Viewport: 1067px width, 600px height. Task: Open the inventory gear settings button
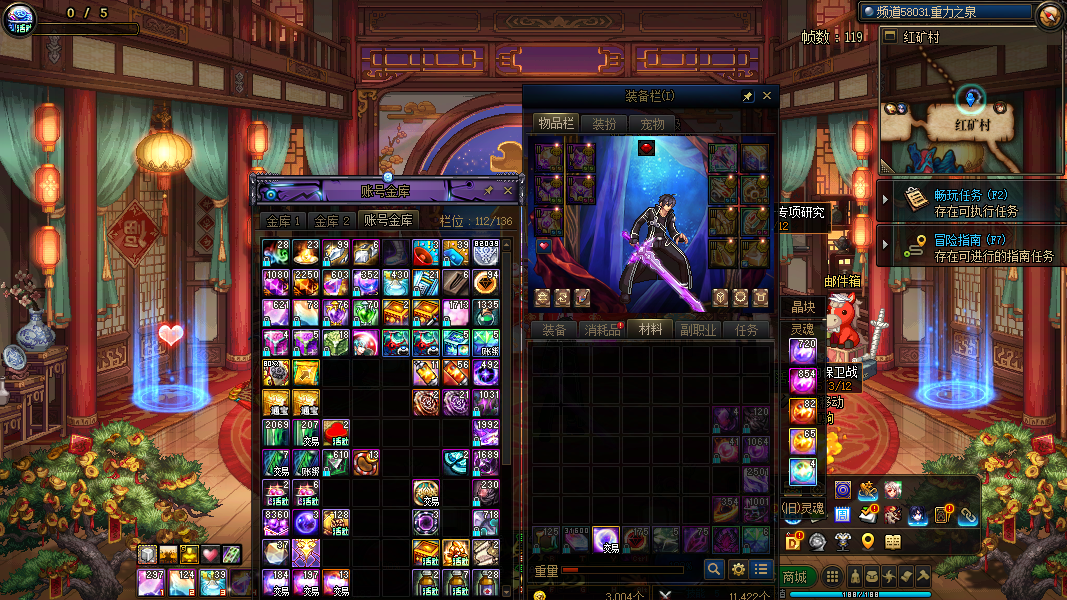(x=738, y=569)
